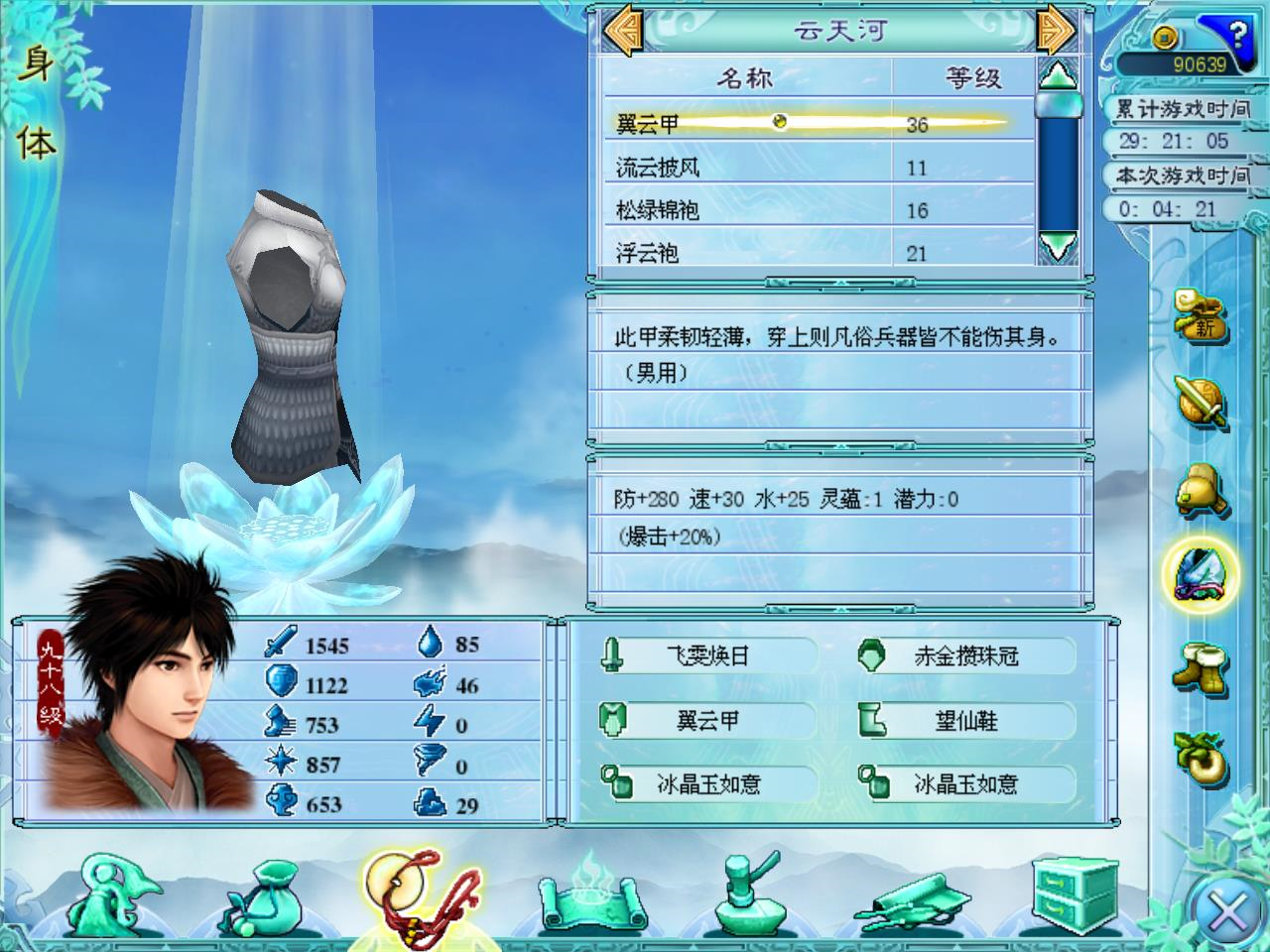Image resolution: width=1270 pixels, height=952 pixels.
Task: Open the sword and shield weapon category
Action: point(1200,401)
